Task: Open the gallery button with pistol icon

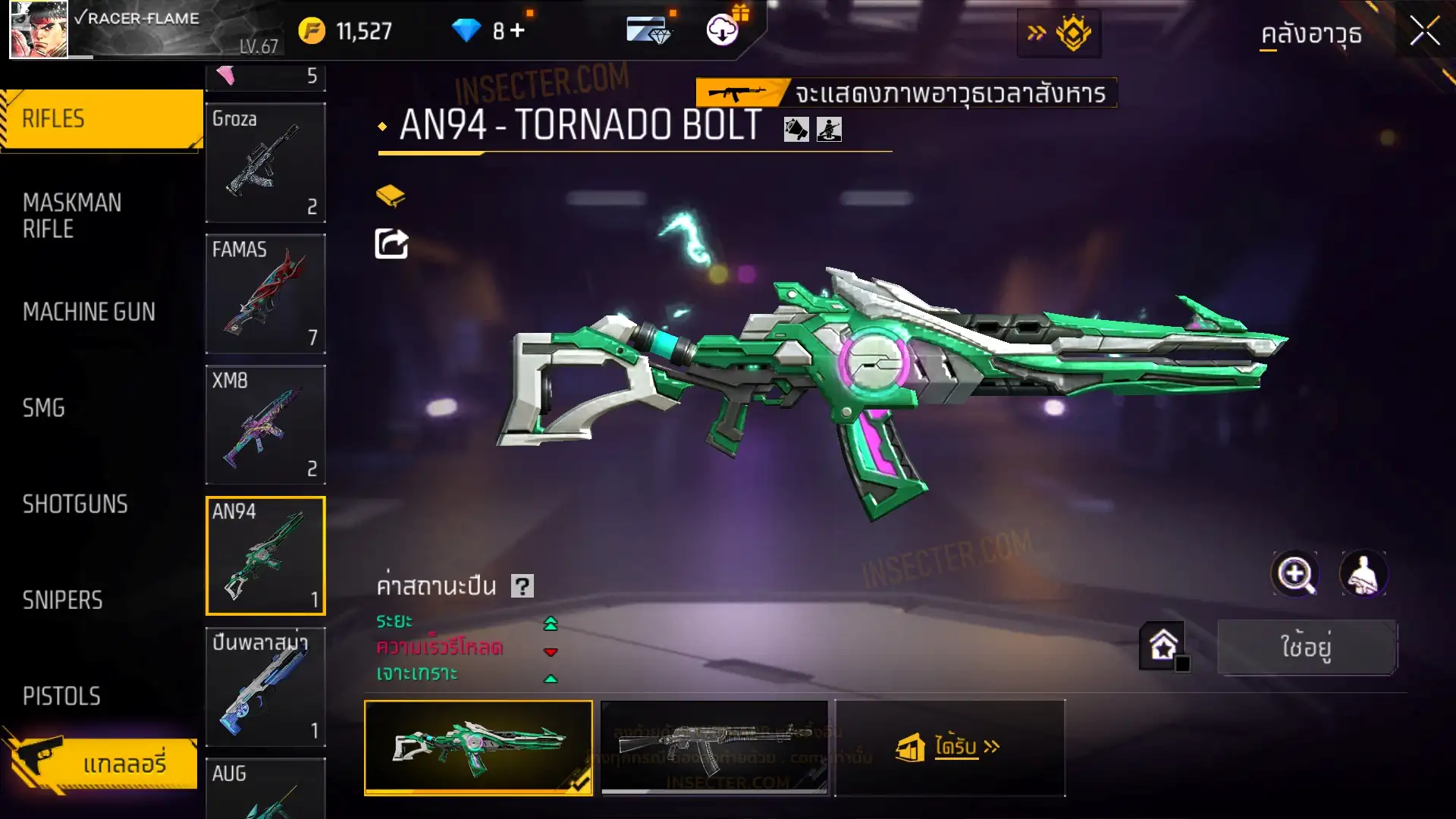Action: click(102, 763)
